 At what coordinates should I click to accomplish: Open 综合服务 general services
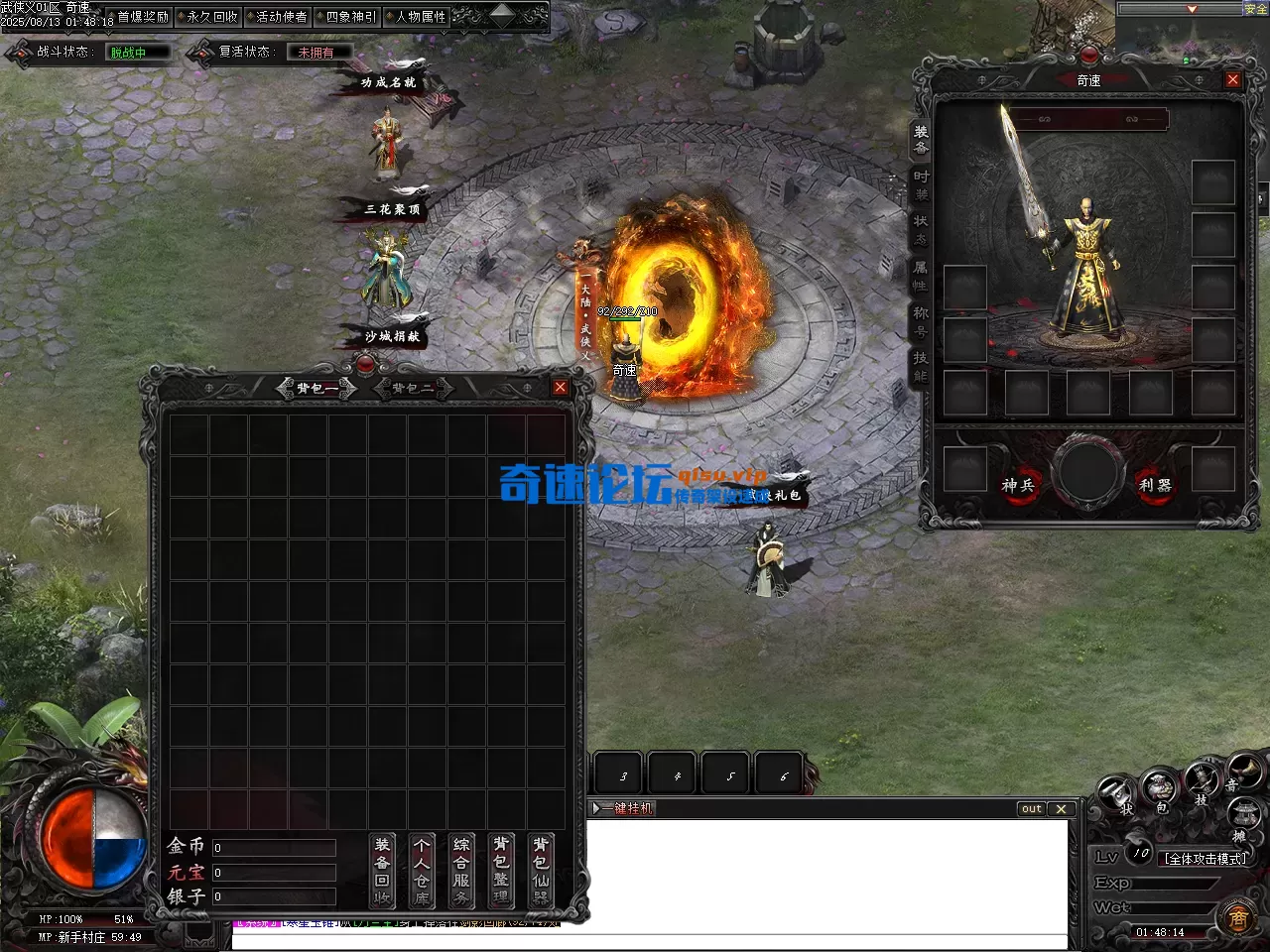pyautogui.click(x=461, y=871)
